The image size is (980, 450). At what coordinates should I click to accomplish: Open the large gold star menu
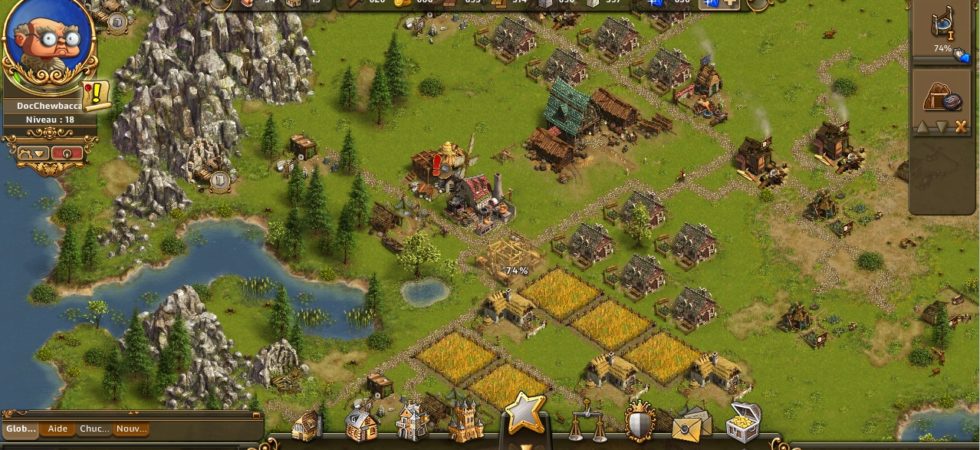click(x=524, y=412)
